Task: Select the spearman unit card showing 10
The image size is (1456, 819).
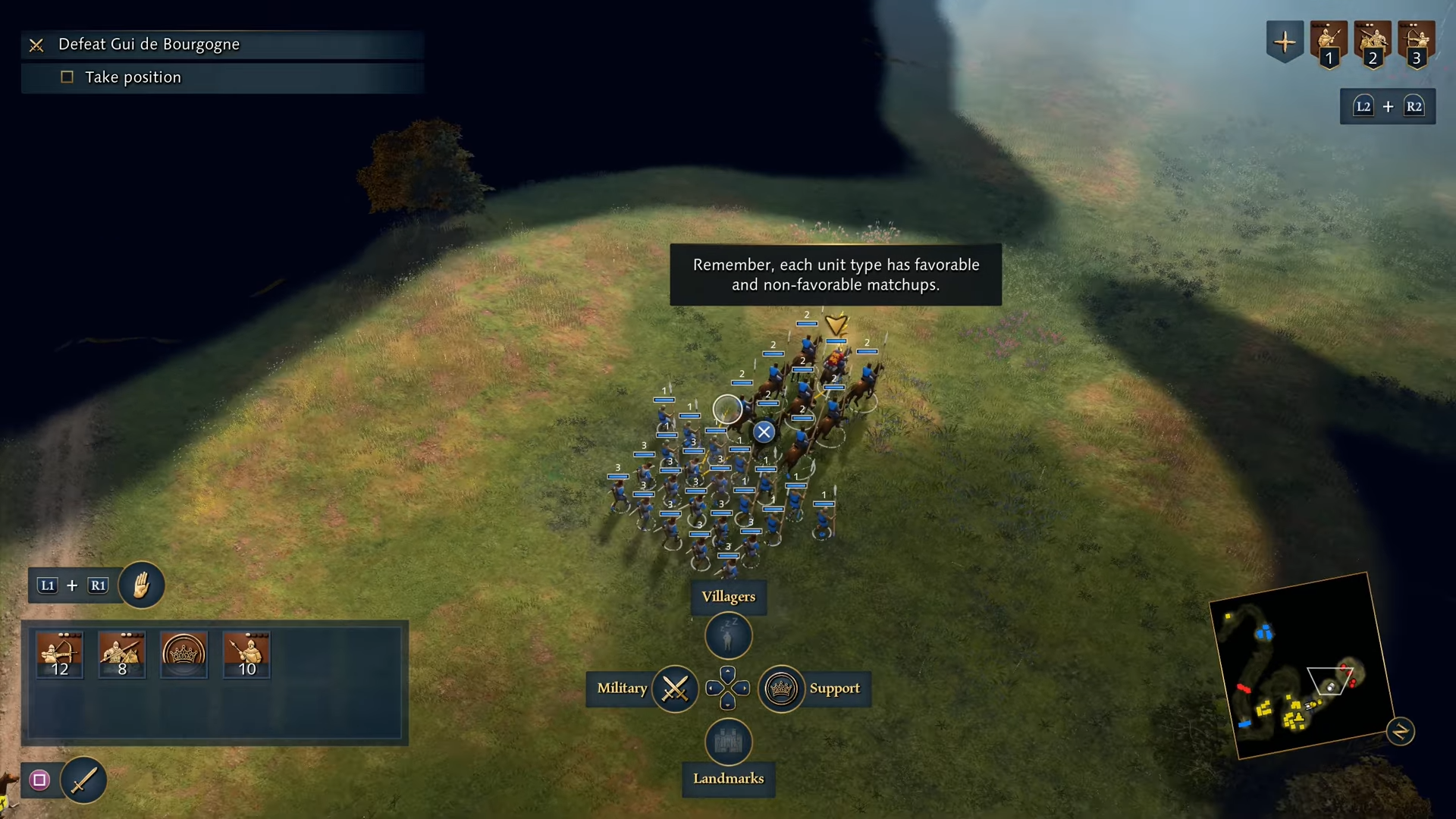Action: (x=246, y=654)
